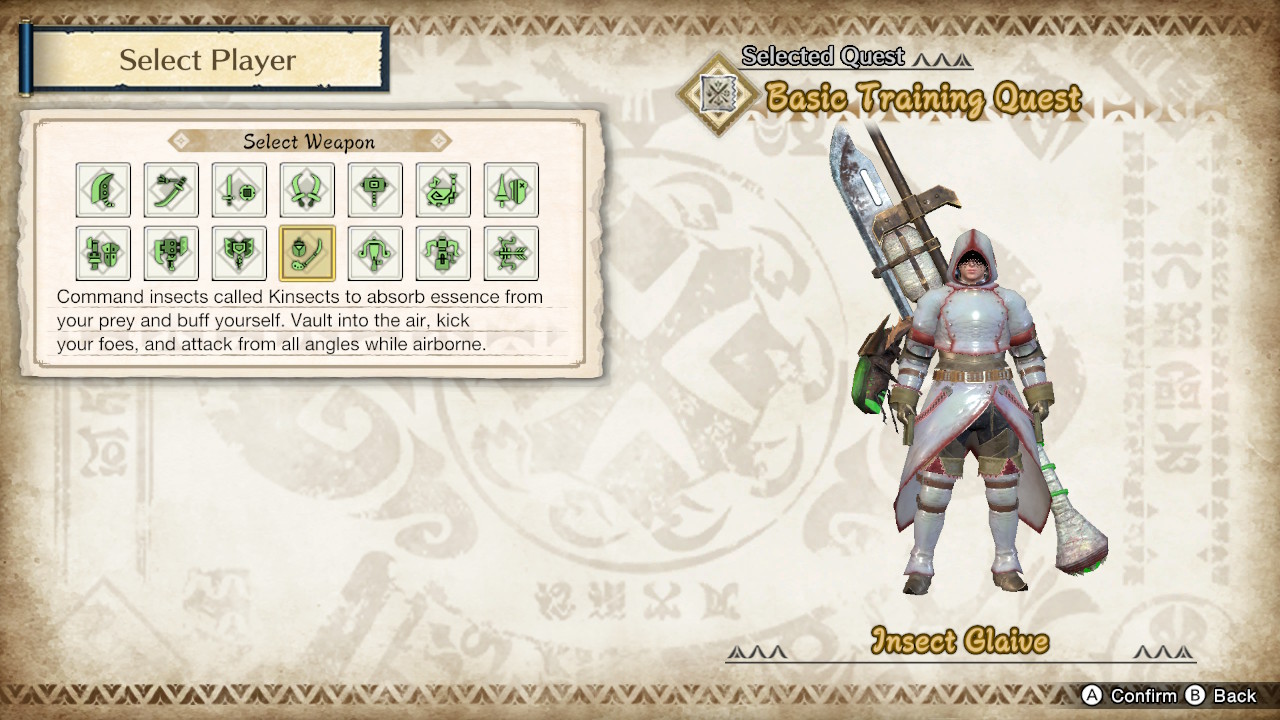
Task: Choose the Bow weapon icon
Action: coord(511,253)
